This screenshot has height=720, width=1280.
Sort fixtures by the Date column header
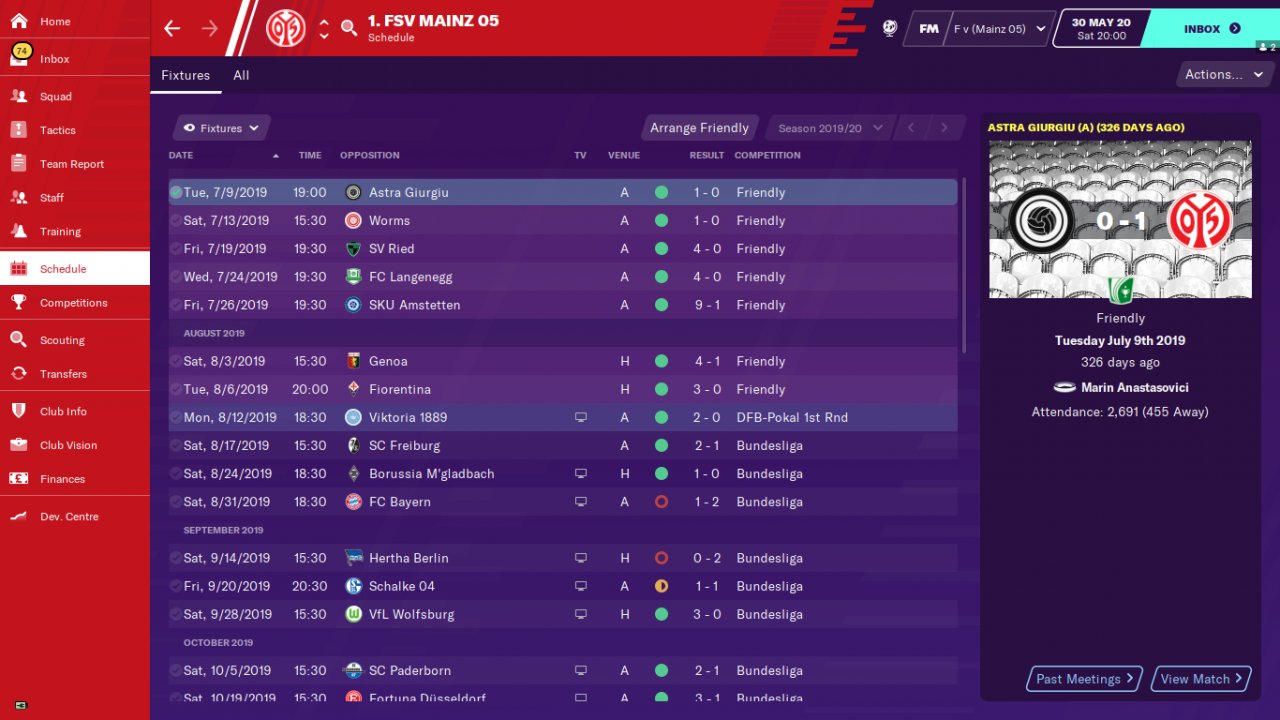pos(181,155)
